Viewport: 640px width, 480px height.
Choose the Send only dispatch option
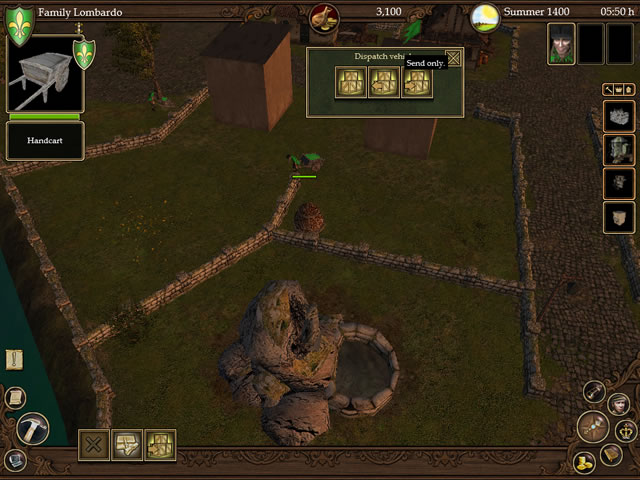417,82
